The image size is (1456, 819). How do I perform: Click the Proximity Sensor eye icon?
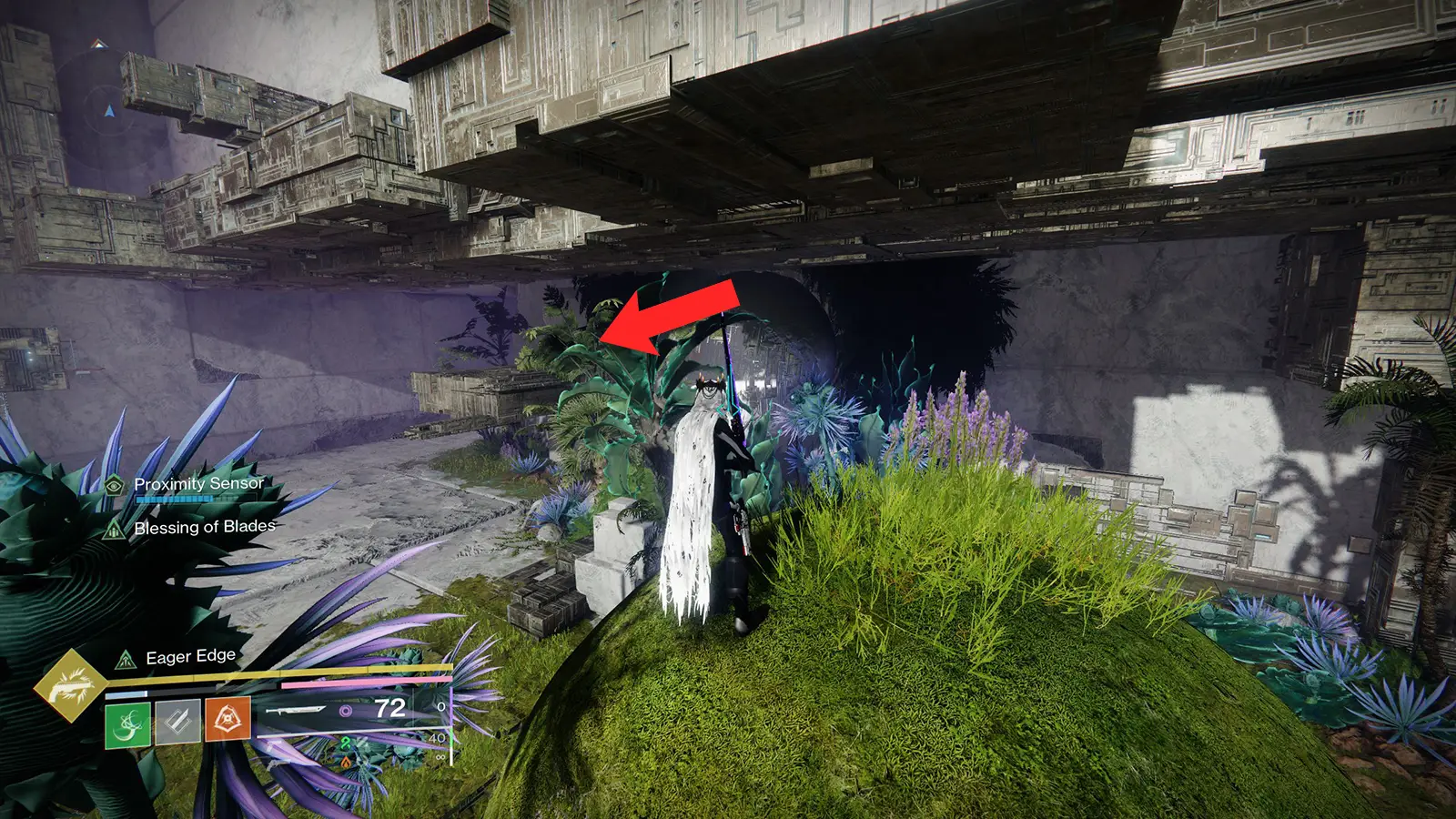(x=114, y=487)
